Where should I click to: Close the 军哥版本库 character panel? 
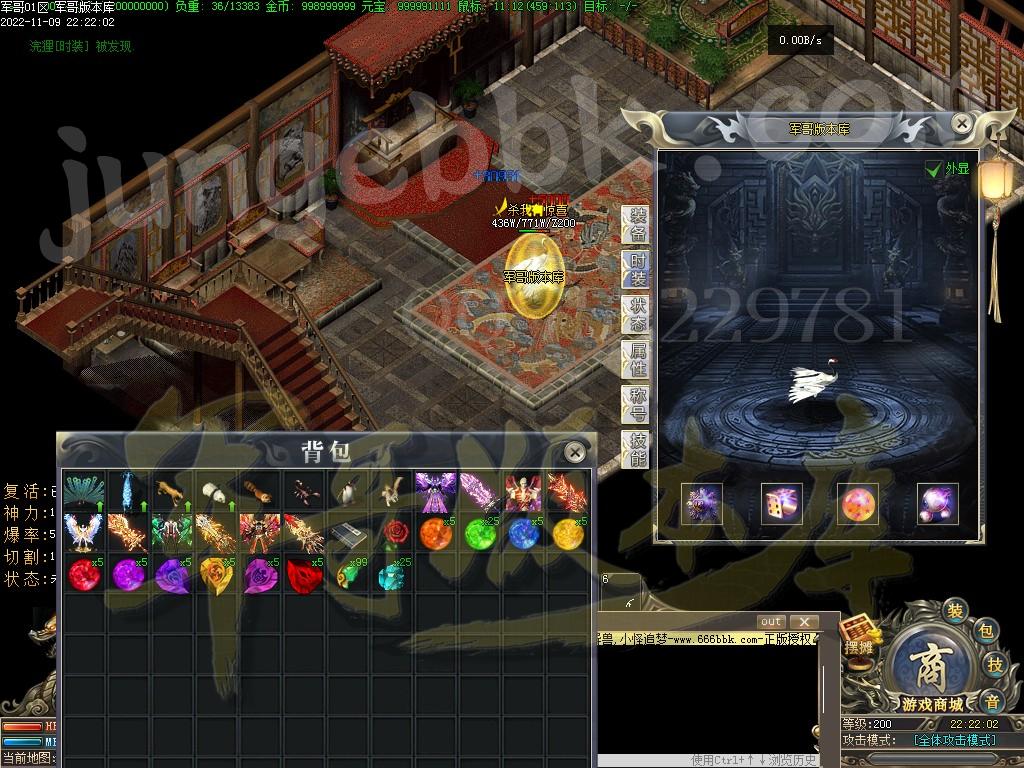961,124
